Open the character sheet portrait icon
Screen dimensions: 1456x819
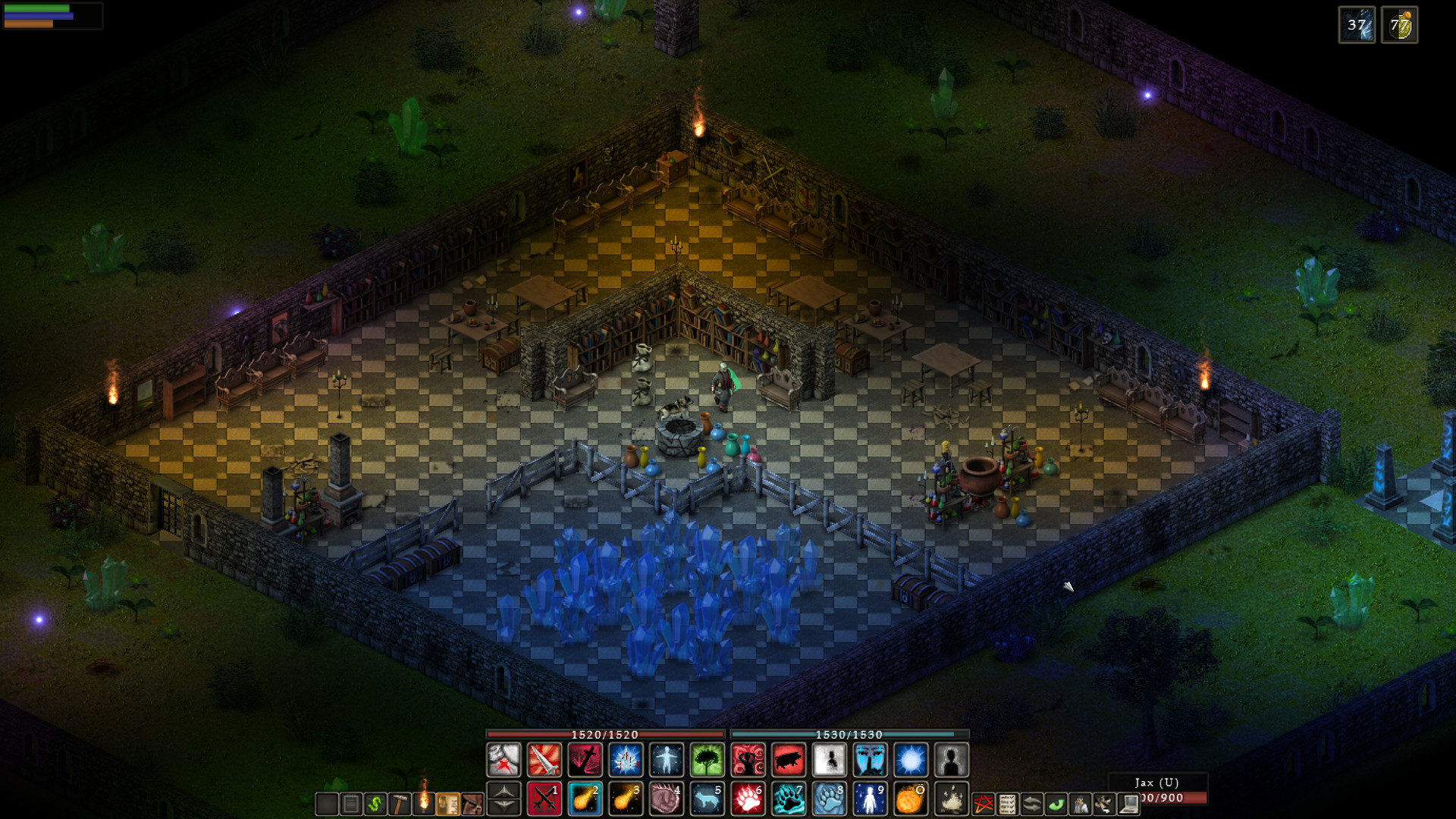(1080, 803)
